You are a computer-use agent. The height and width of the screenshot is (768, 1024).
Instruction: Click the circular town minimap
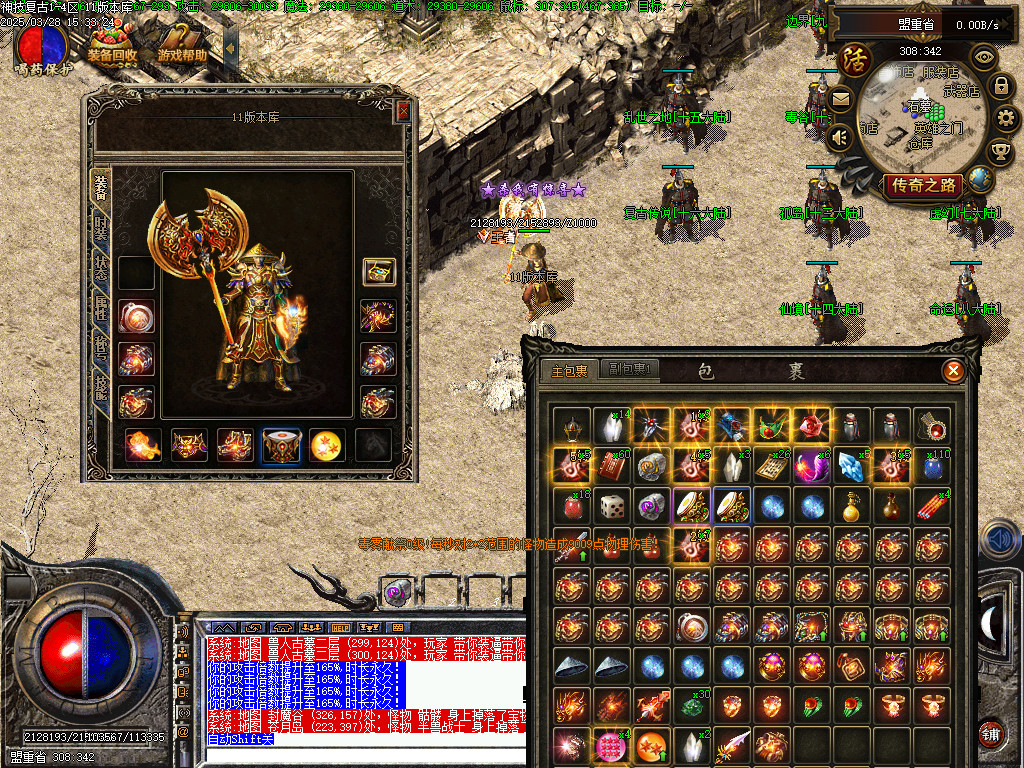(x=921, y=118)
